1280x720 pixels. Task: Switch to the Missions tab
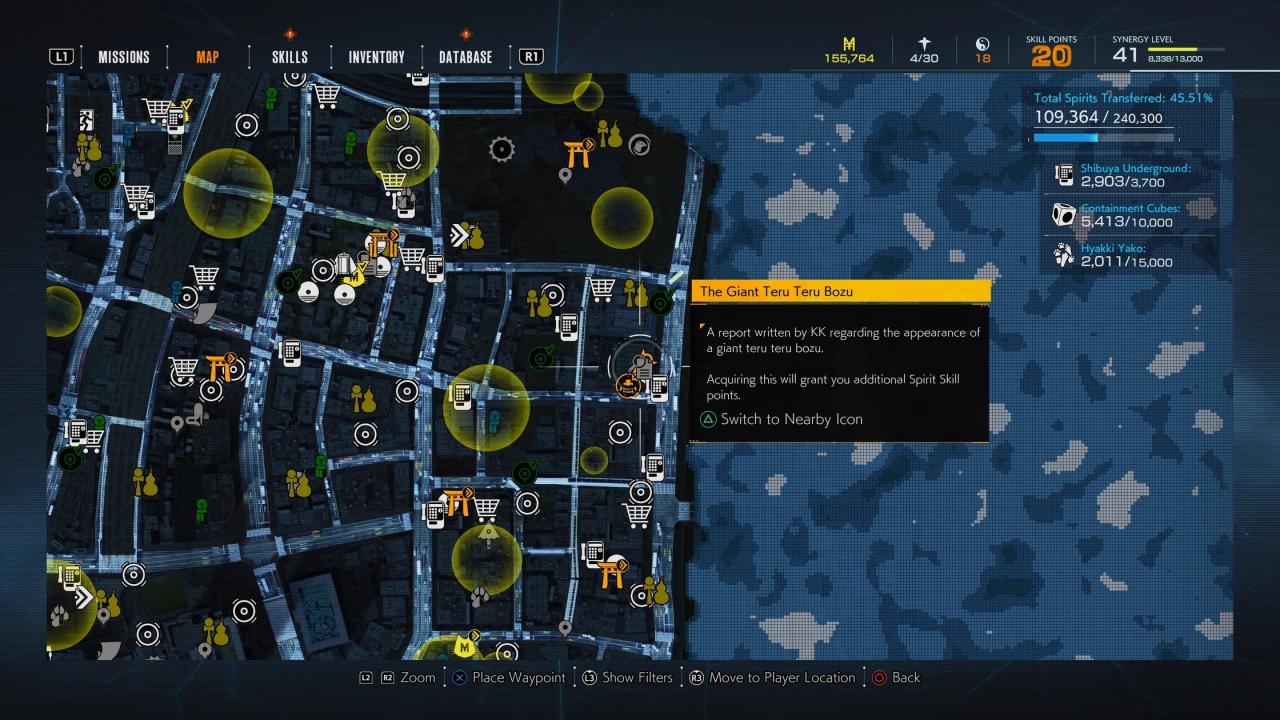(123, 57)
